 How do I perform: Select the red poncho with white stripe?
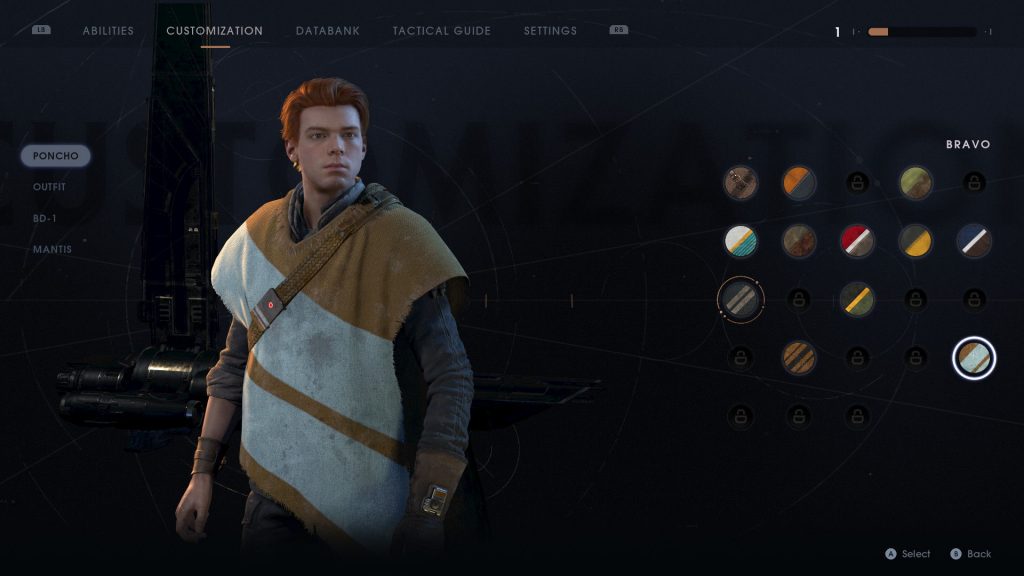point(857,240)
